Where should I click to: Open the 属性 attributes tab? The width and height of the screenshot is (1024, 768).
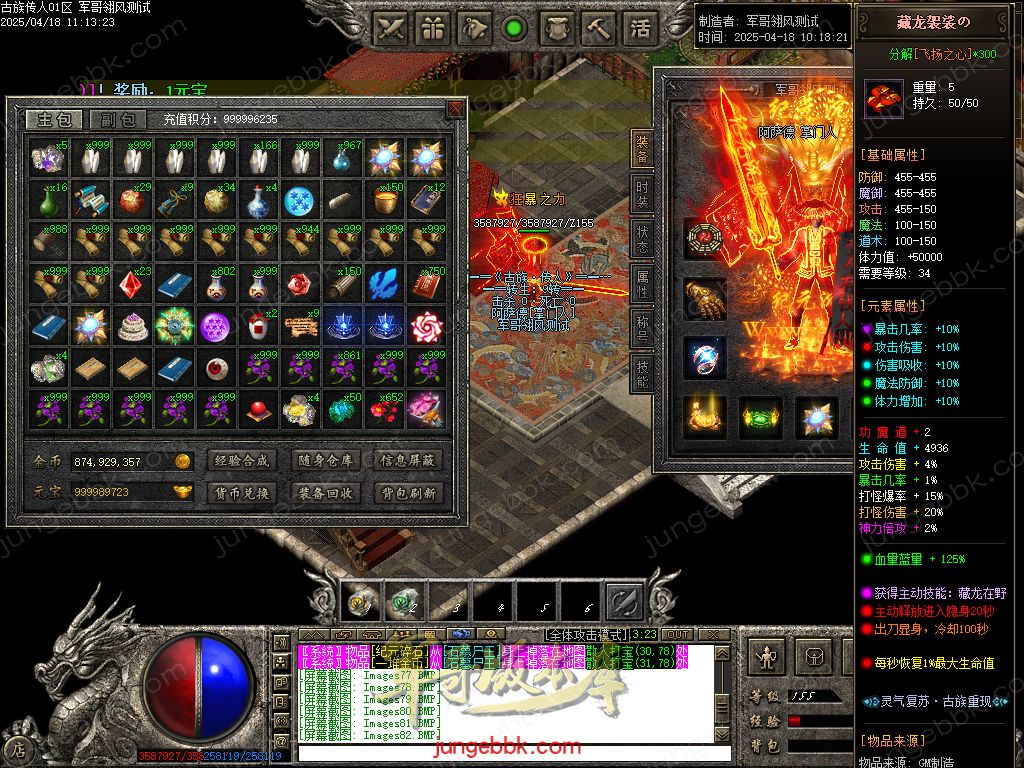pyautogui.click(x=641, y=283)
